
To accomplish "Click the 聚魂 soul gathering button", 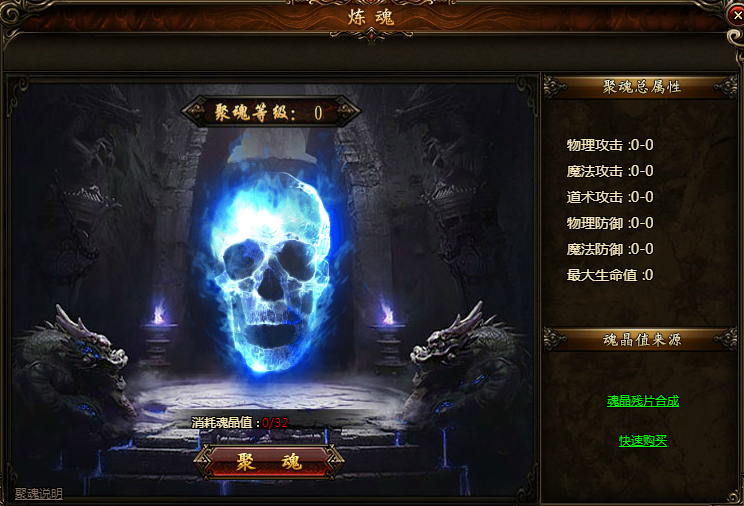I will [x=268, y=461].
